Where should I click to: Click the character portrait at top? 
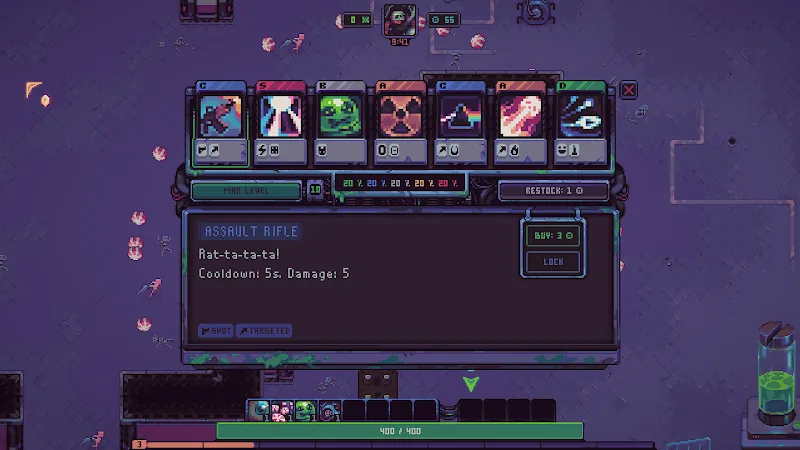click(x=399, y=19)
